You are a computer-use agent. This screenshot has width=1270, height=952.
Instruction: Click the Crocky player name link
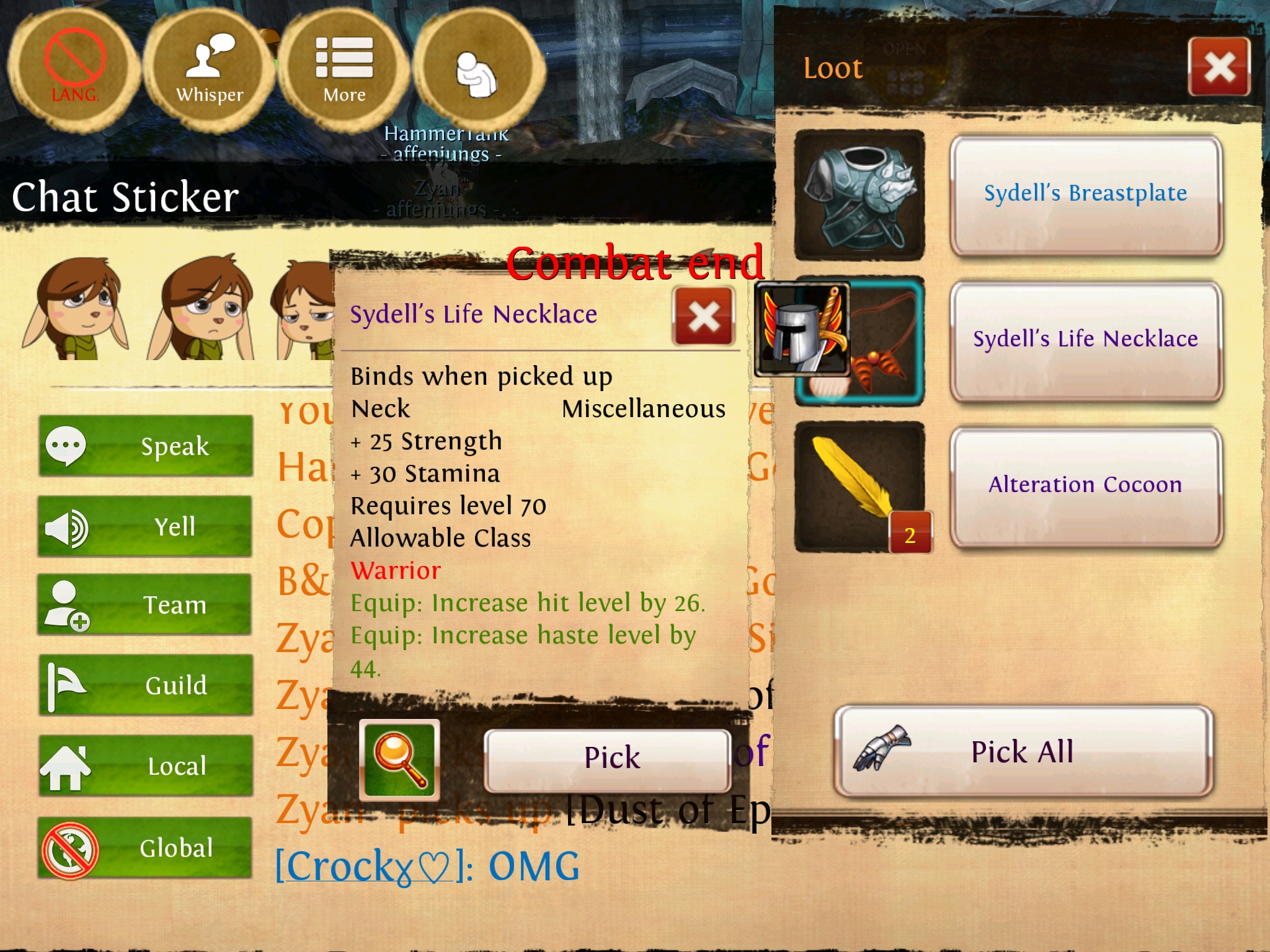pos(367,866)
